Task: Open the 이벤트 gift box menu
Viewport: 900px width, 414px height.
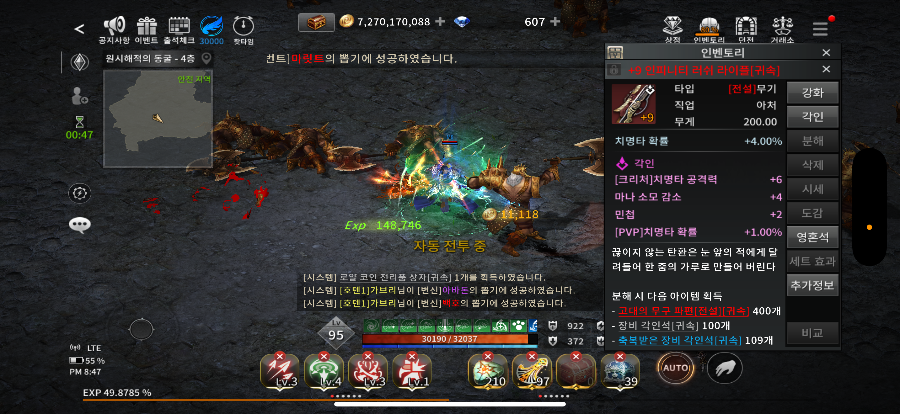Action: [x=147, y=26]
